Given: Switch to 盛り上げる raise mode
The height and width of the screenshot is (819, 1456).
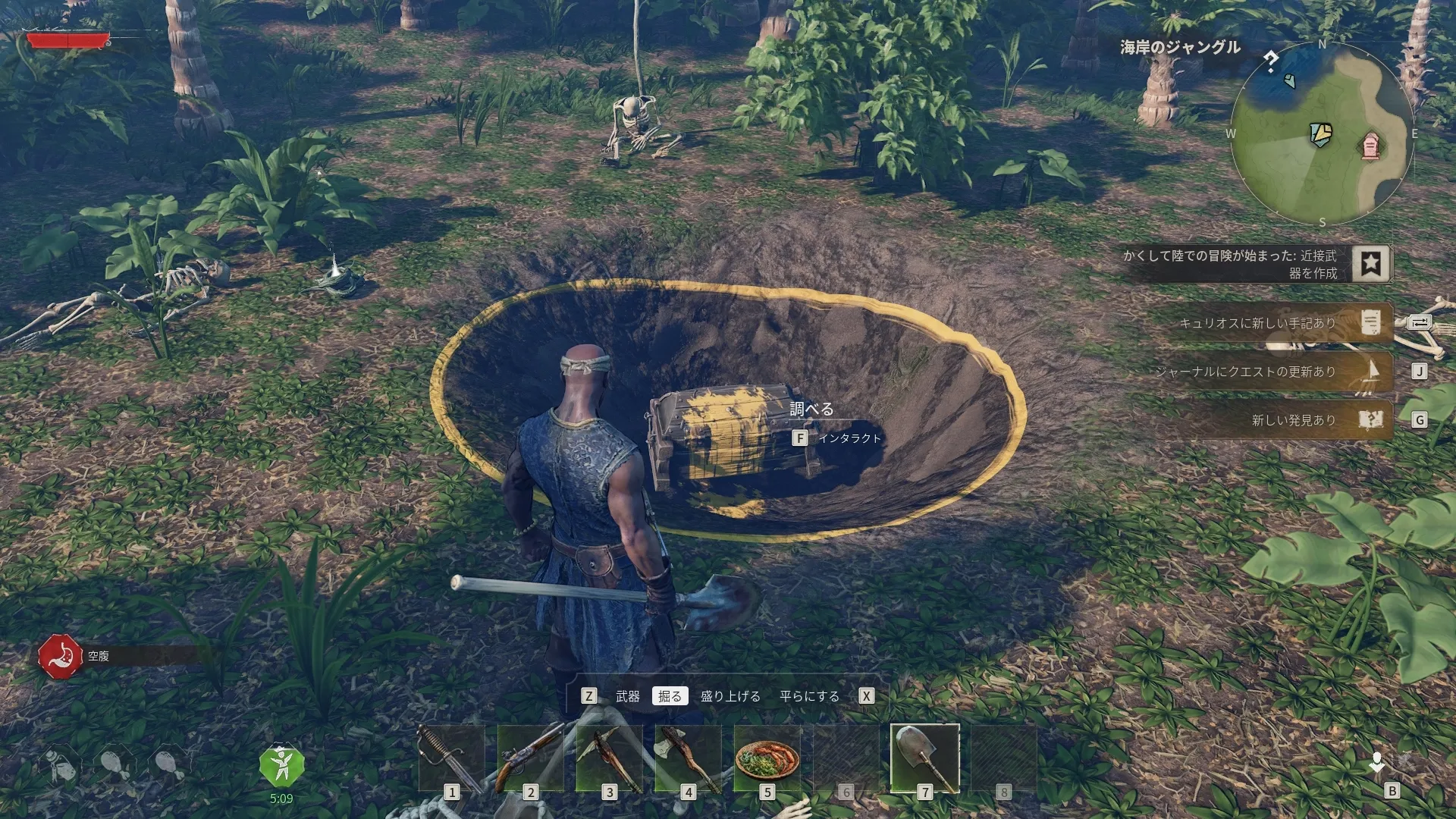Looking at the screenshot, I should point(730,696).
